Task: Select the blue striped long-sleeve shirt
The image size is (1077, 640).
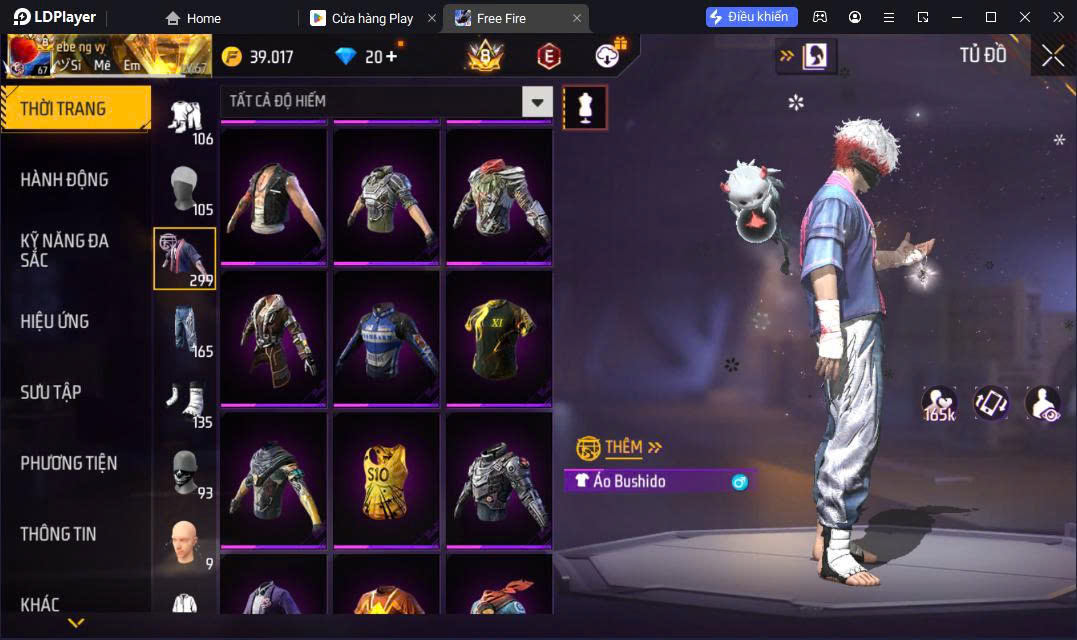Action: [386, 337]
